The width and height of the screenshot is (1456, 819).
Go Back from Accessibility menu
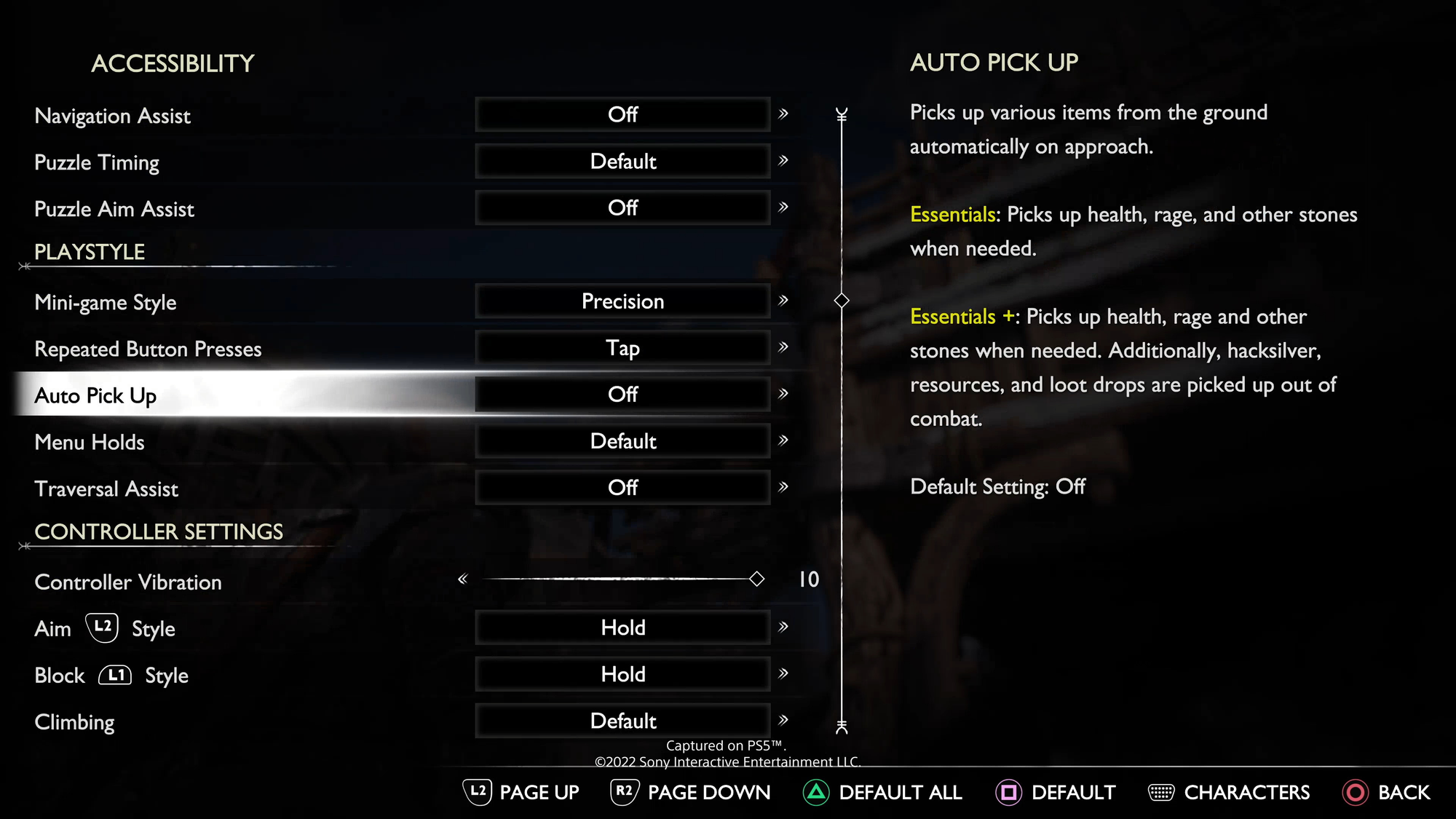click(x=1386, y=792)
